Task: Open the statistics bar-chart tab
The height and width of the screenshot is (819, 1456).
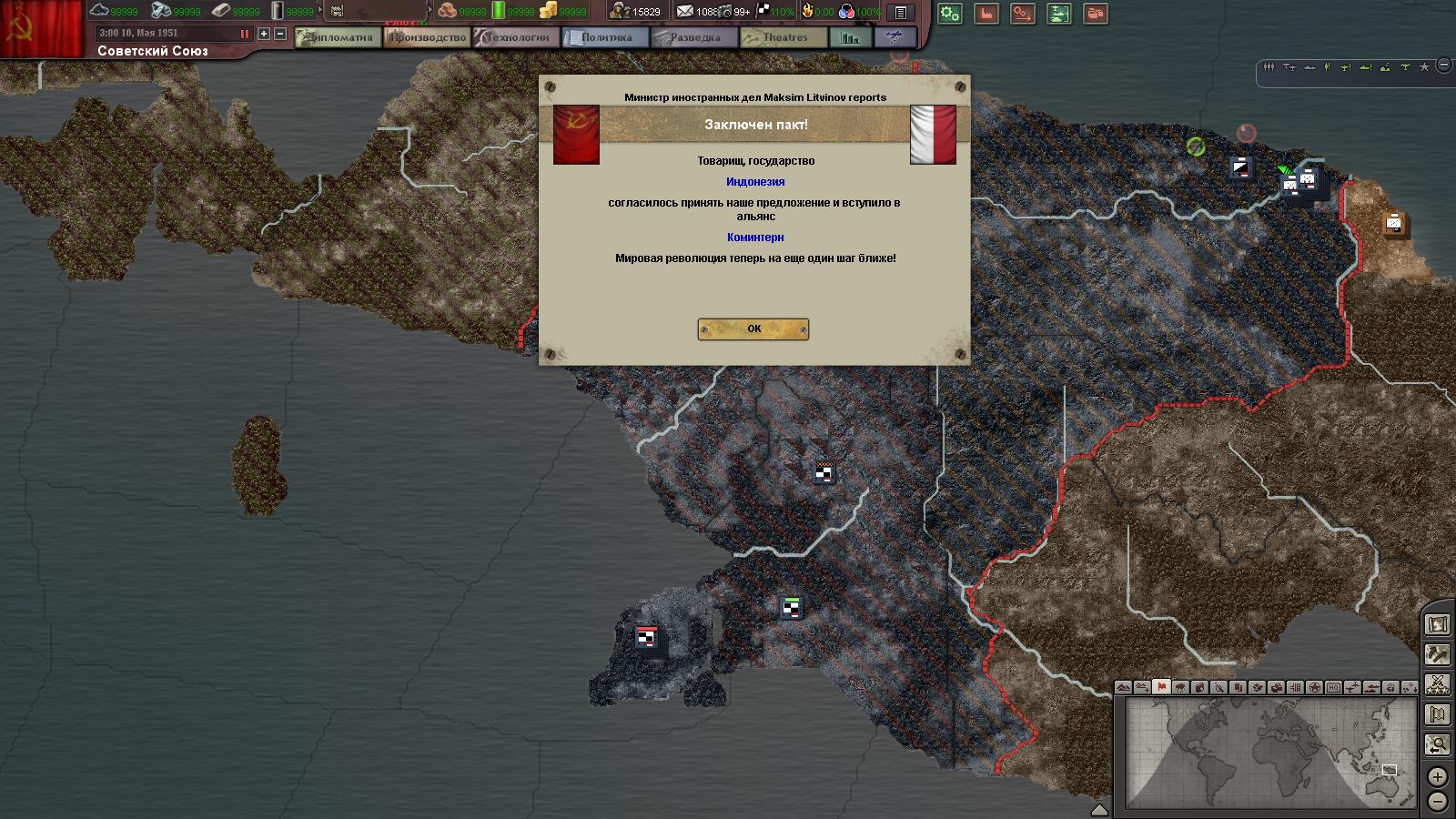Action: pyautogui.click(x=851, y=37)
